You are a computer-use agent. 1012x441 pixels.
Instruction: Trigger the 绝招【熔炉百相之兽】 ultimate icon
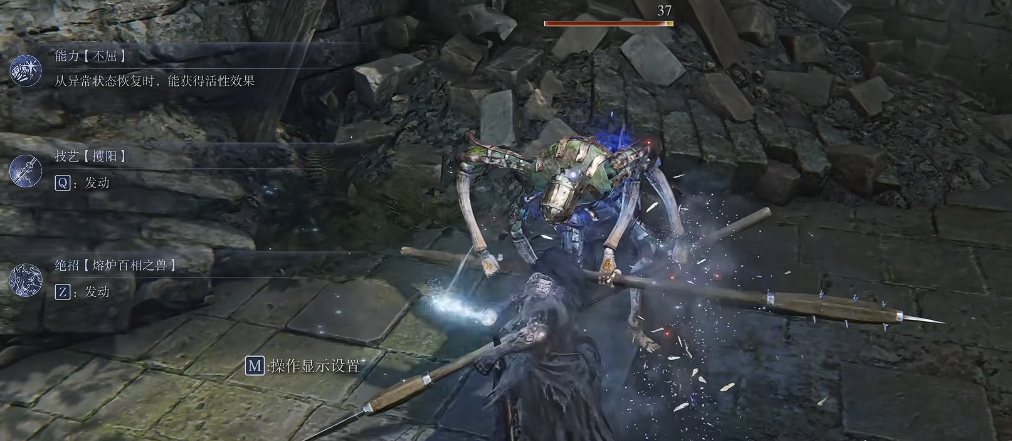pos(24,281)
